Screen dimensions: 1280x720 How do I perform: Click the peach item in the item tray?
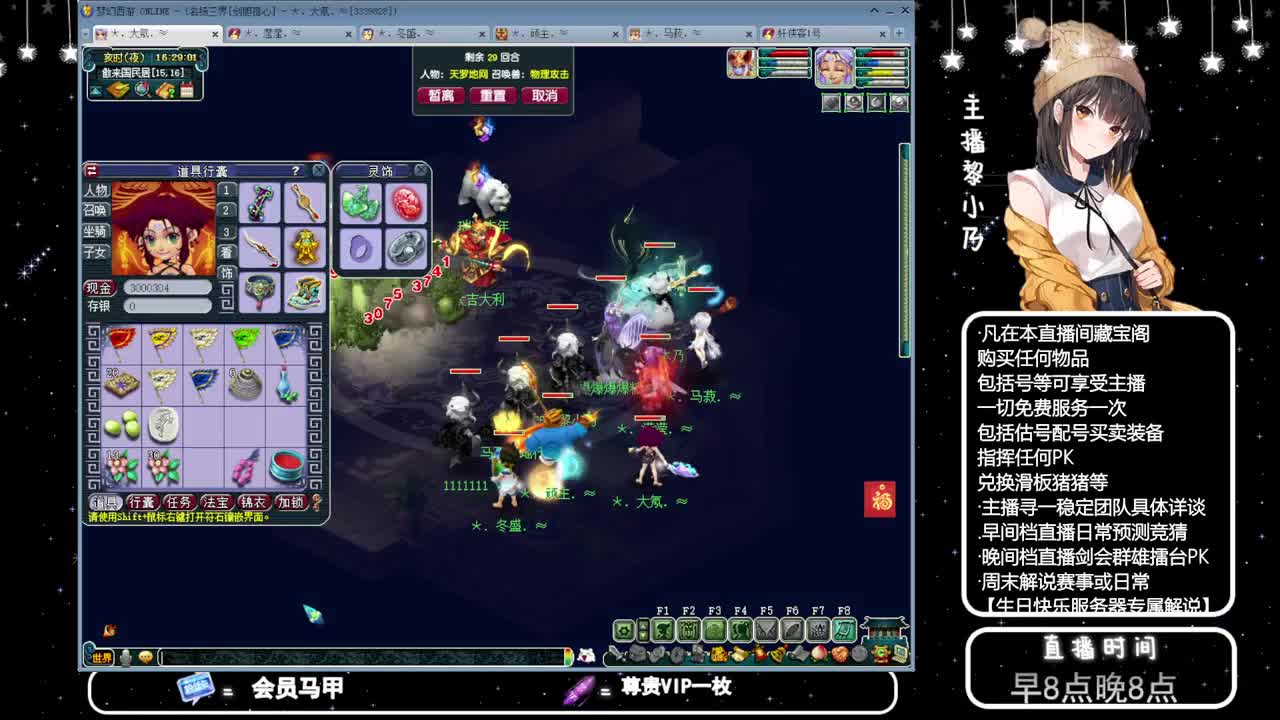tap(818, 653)
